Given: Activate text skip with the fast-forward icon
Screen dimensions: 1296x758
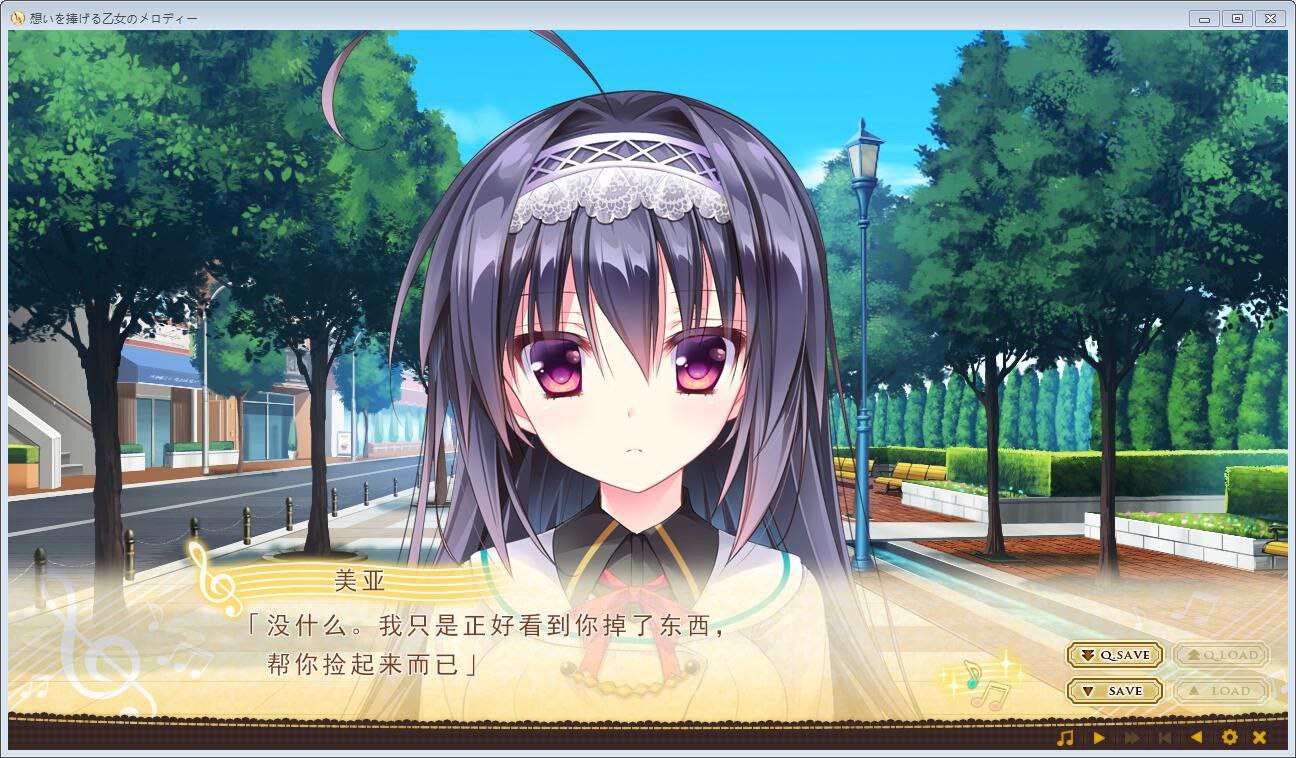Looking at the screenshot, I should [x=1132, y=738].
